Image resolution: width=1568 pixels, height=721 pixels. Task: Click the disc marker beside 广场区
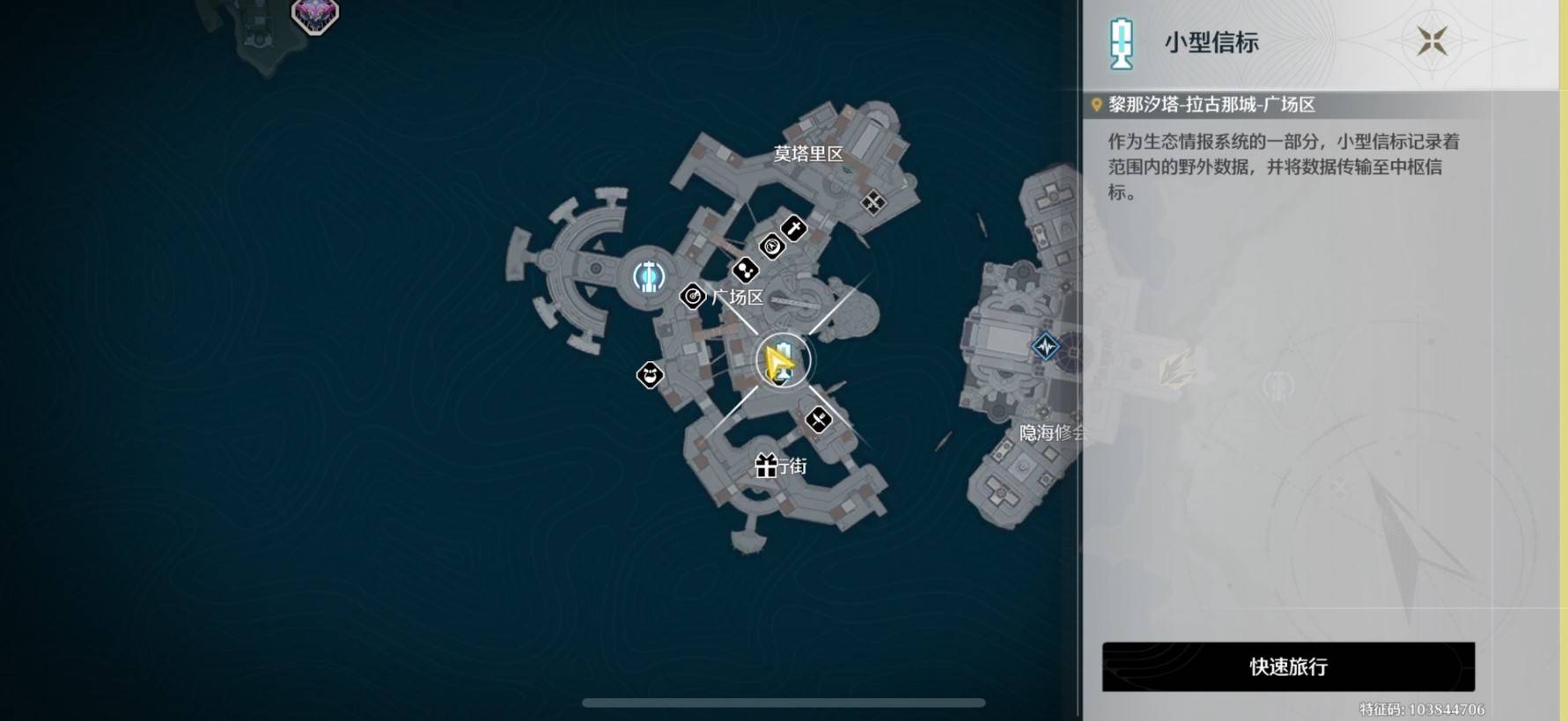[x=693, y=297]
